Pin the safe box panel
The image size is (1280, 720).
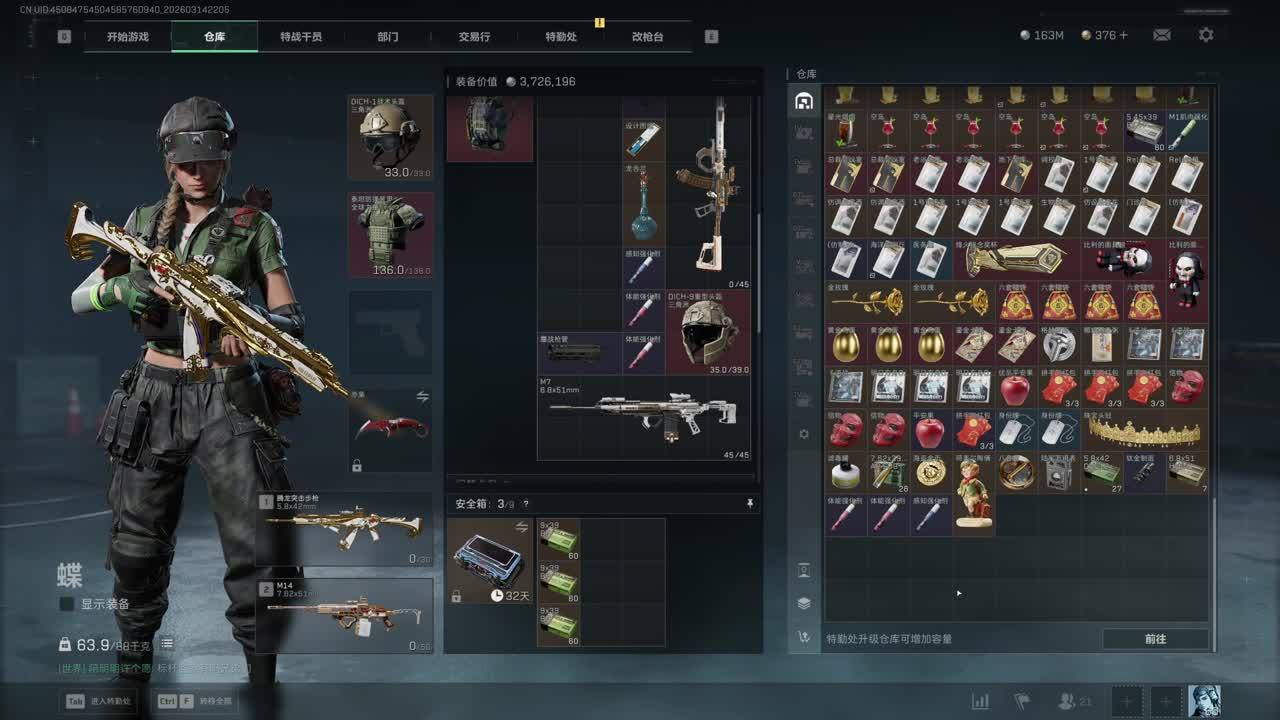(750, 504)
